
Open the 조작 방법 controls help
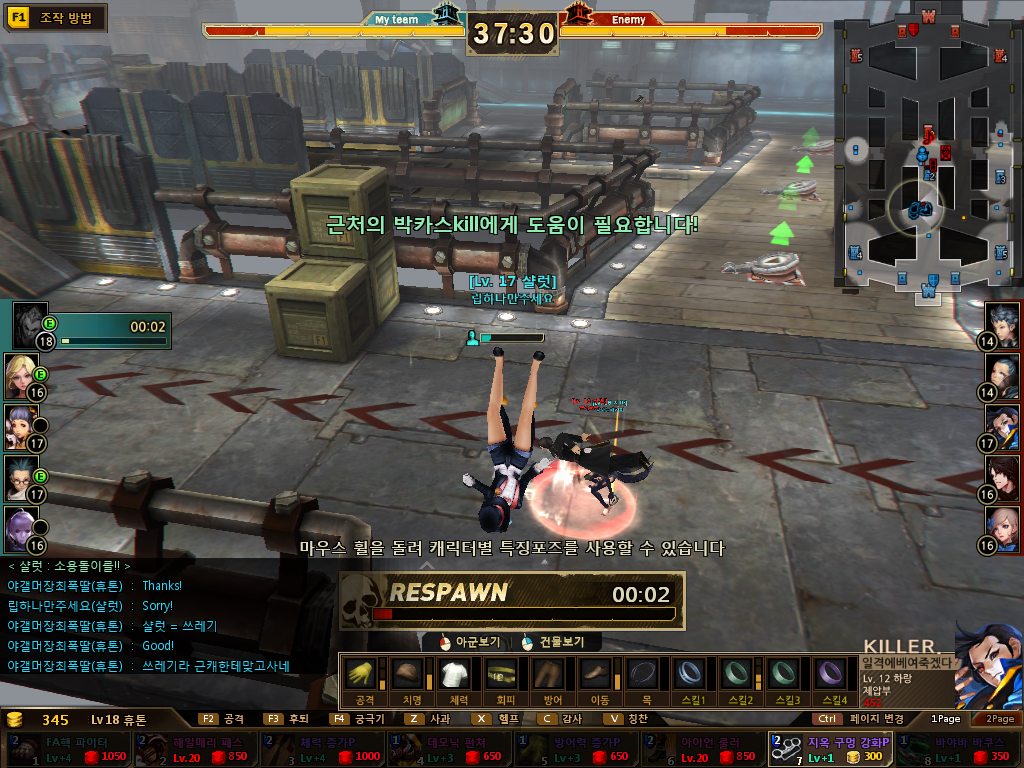pos(56,18)
